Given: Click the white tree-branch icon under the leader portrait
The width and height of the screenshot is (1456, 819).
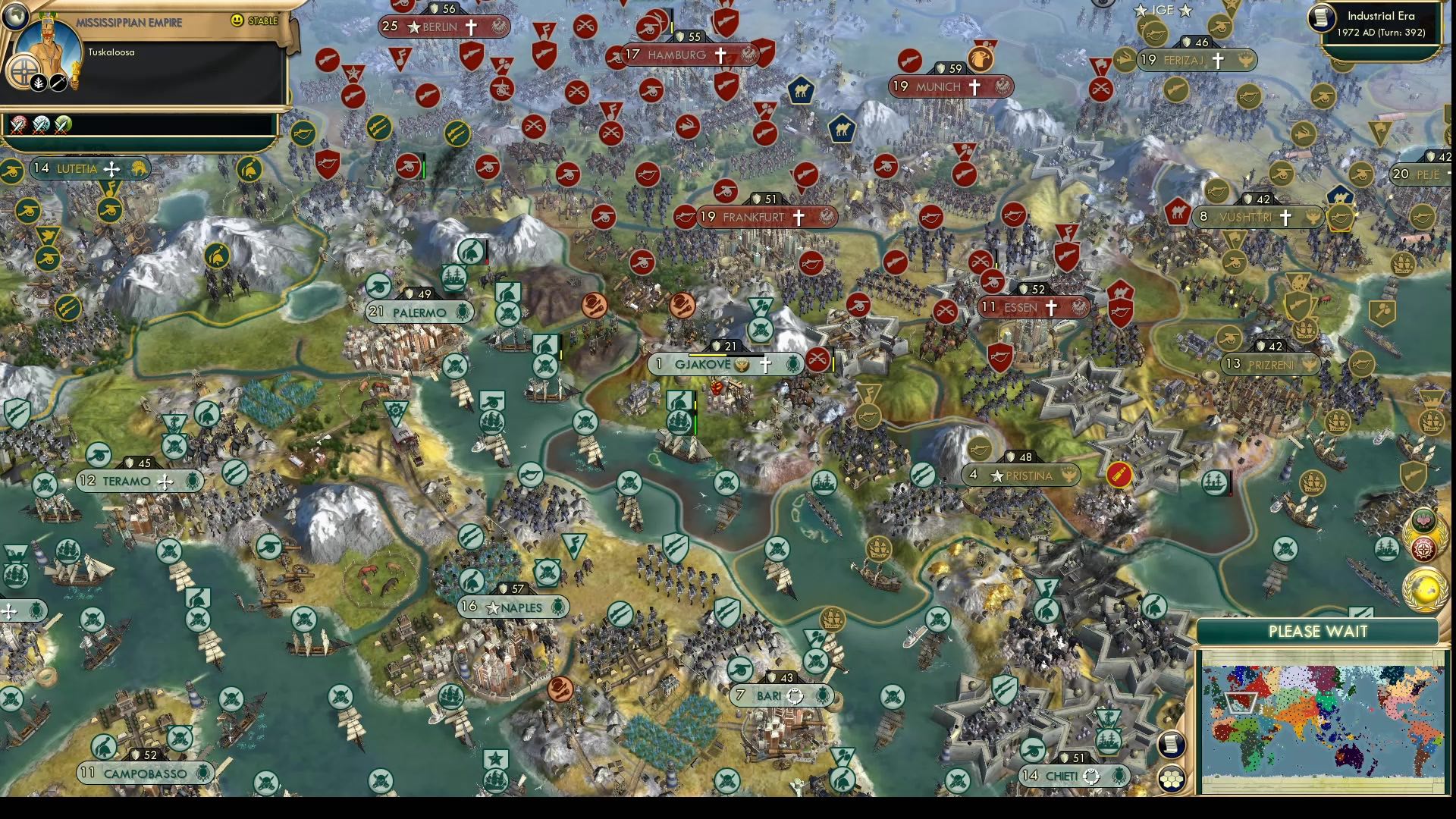Looking at the screenshot, I should pos(39,83).
